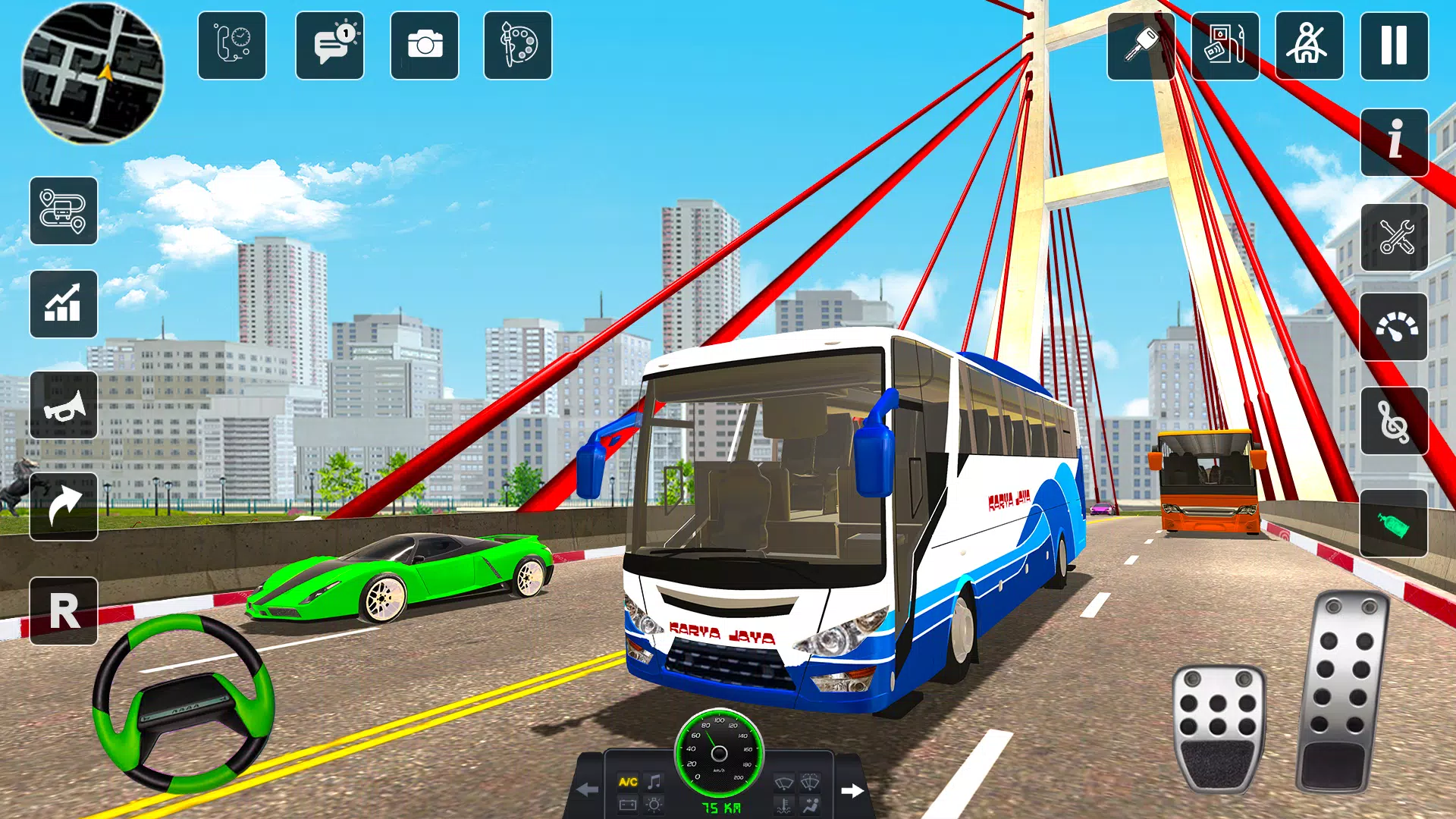Pause the game
This screenshot has height=819, width=1456.
click(1394, 45)
